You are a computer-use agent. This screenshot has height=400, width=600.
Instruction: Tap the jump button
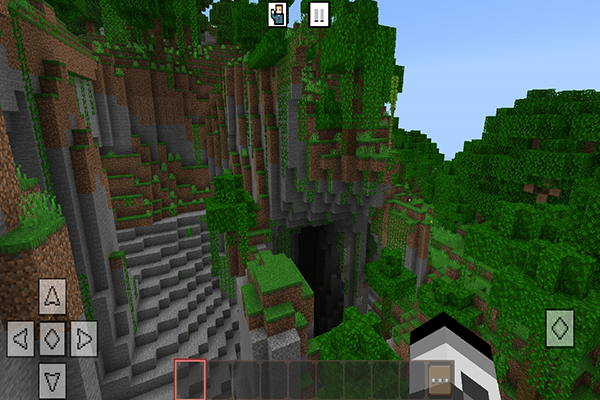point(561,327)
